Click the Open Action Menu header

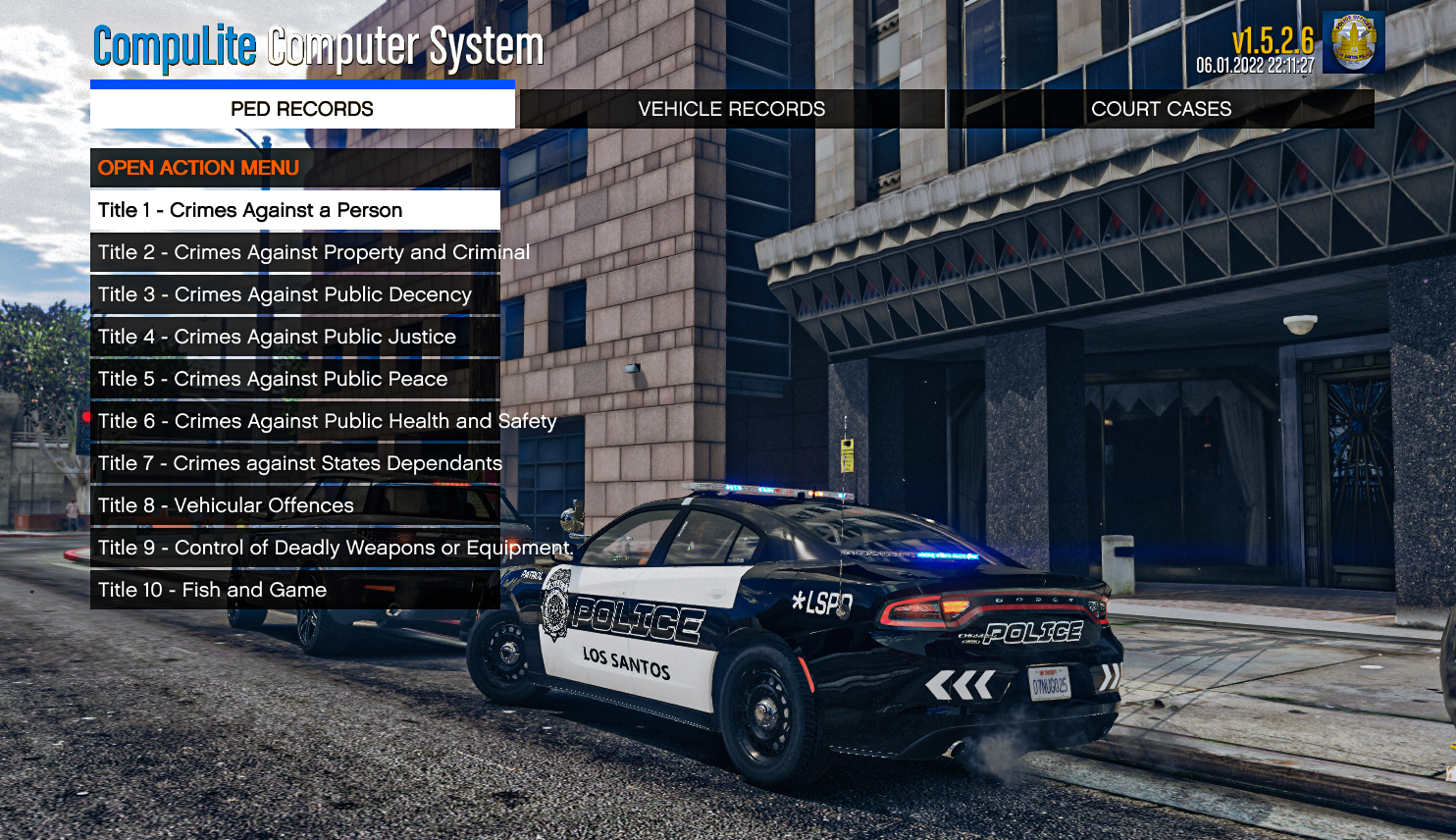[294, 168]
